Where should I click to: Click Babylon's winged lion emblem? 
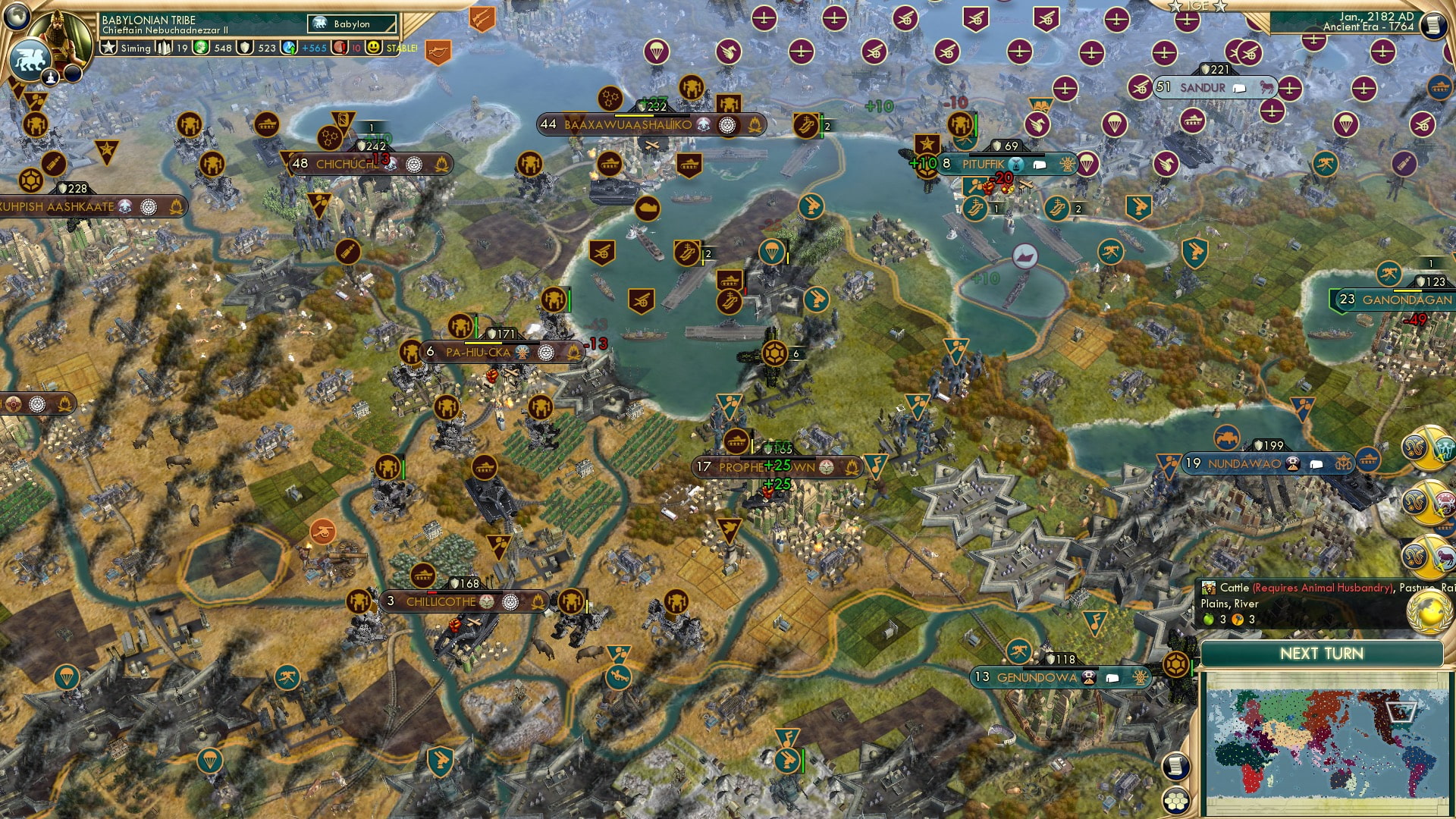coord(30,59)
